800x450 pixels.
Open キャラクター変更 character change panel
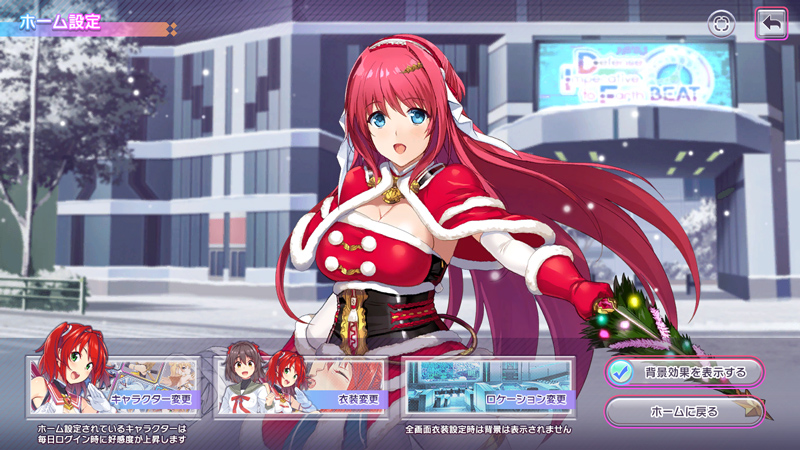tap(114, 387)
